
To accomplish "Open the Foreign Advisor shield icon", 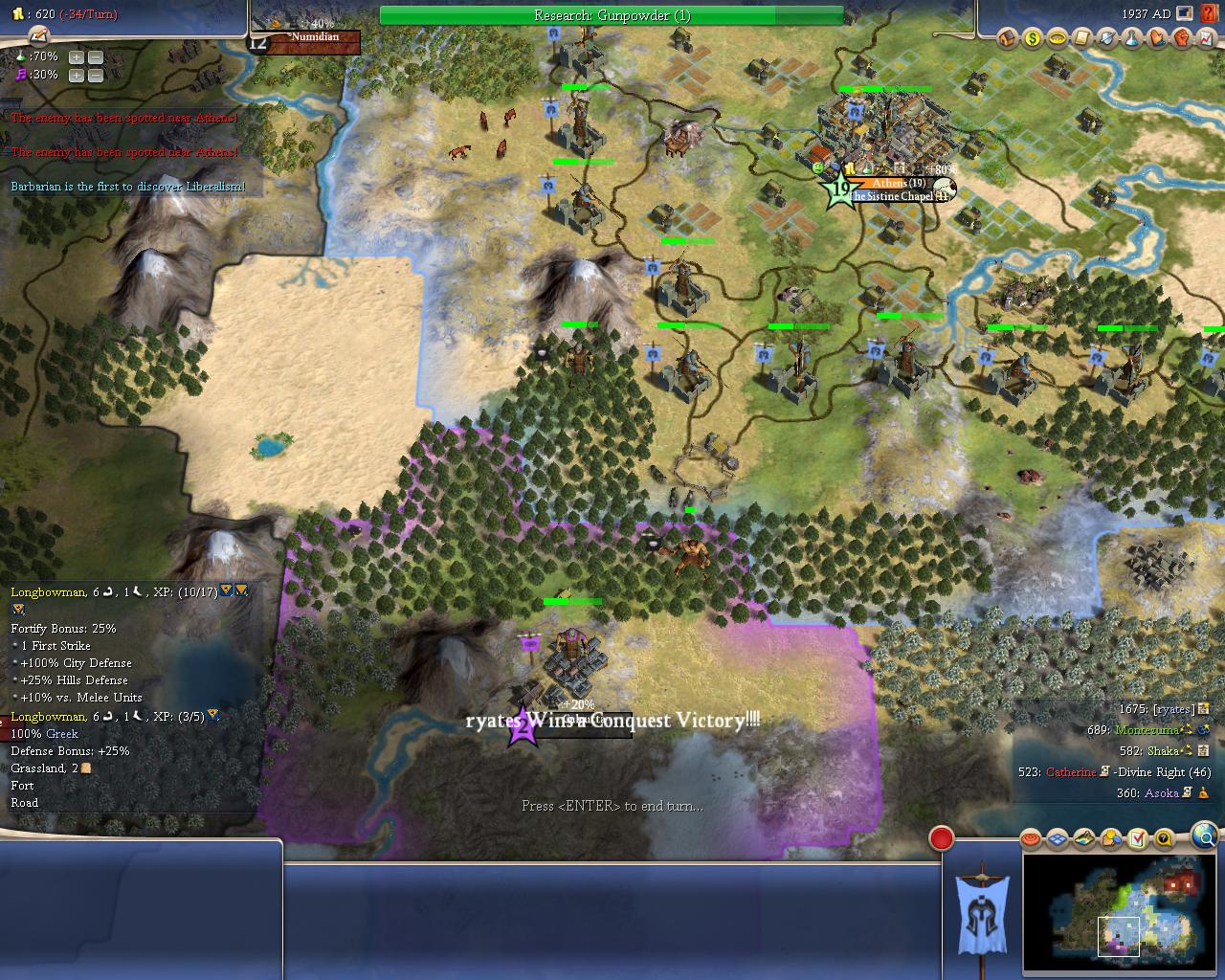I will coord(1107,38).
